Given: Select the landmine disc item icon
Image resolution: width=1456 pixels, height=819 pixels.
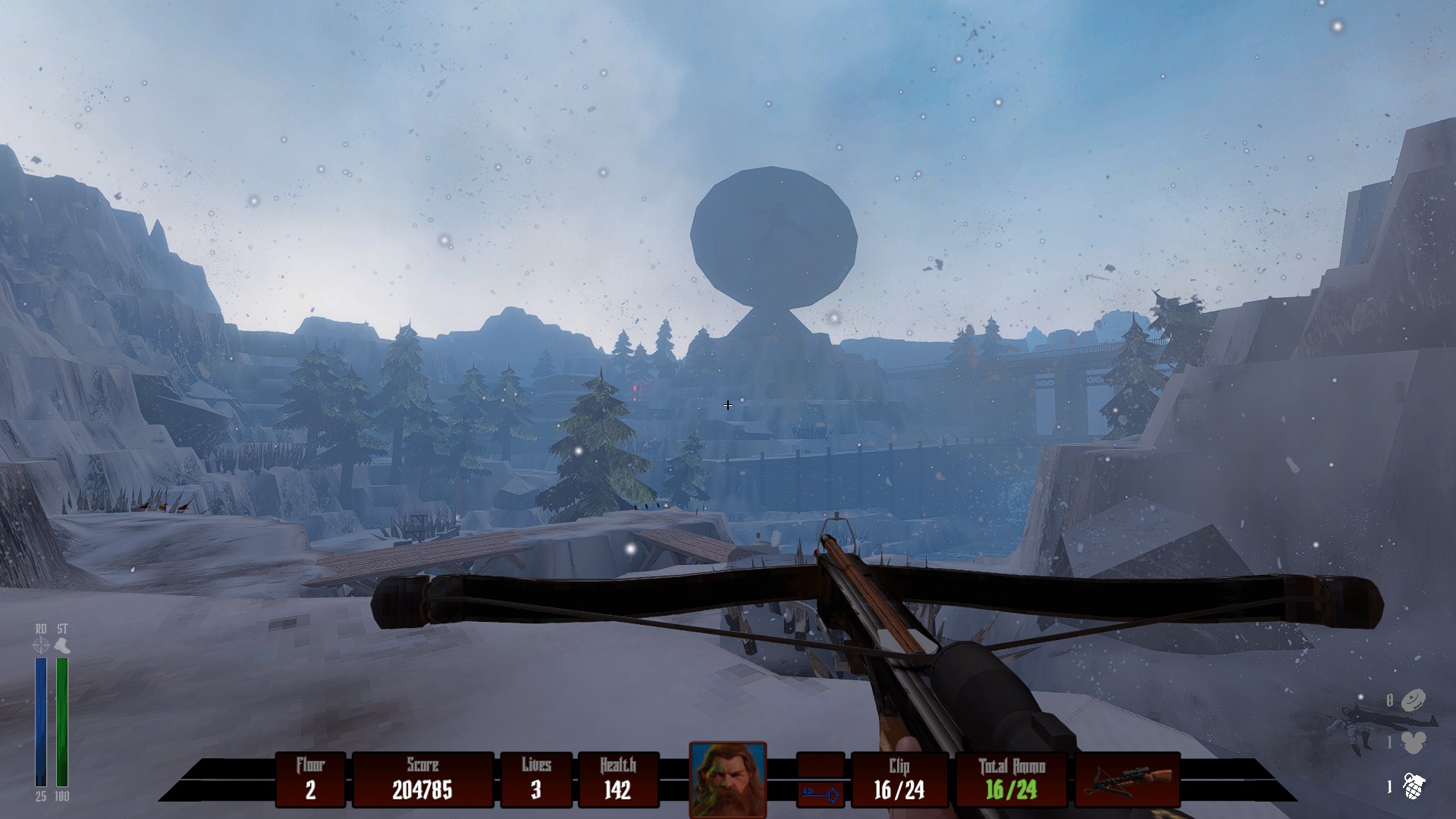Looking at the screenshot, I should coord(1413,700).
